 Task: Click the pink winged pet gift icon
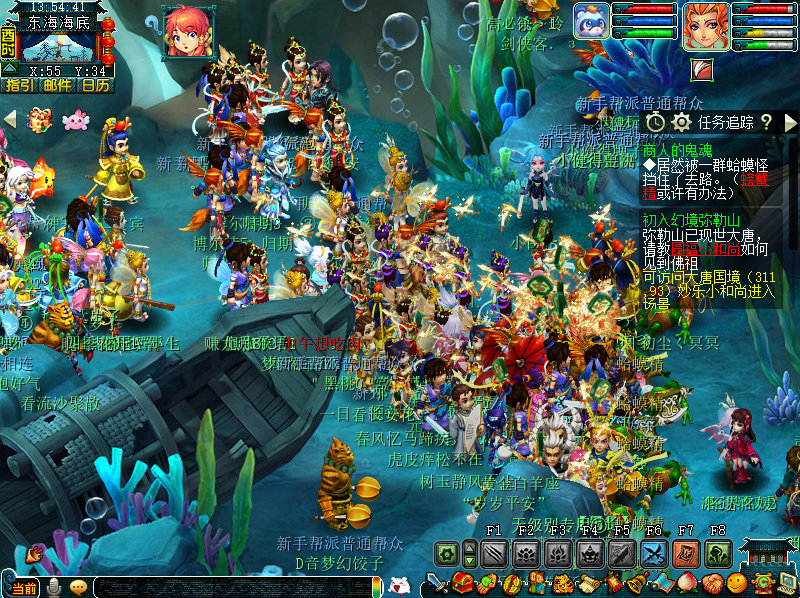pyautogui.click(x=75, y=121)
